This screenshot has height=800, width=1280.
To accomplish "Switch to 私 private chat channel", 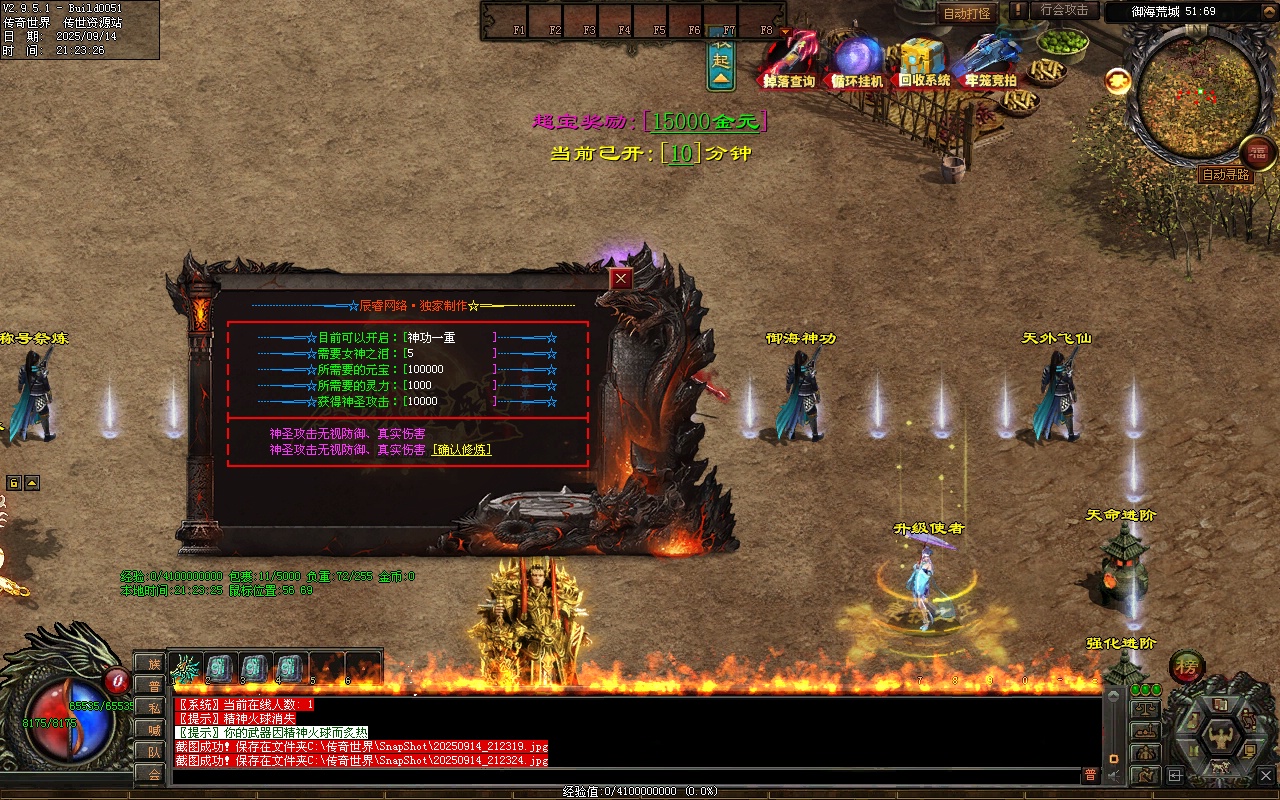I will click(x=153, y=707).
